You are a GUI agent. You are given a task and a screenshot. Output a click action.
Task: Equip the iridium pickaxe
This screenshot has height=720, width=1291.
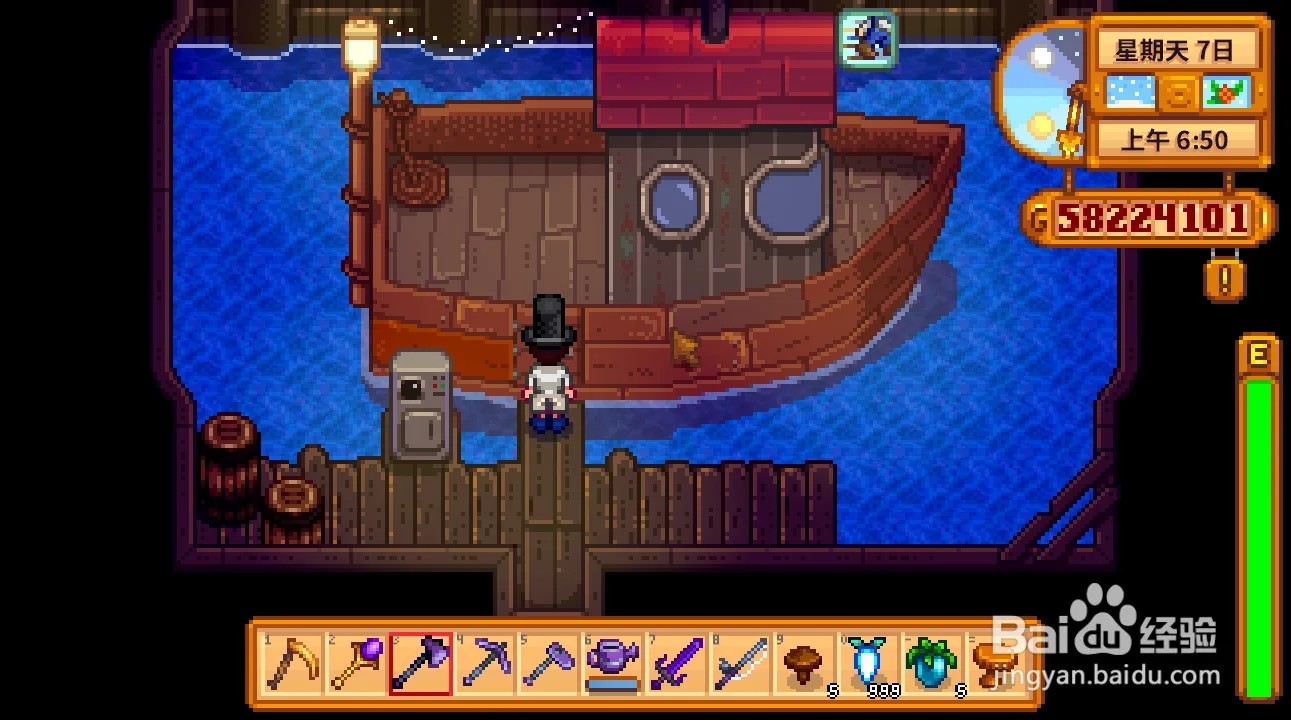point(486,663)
